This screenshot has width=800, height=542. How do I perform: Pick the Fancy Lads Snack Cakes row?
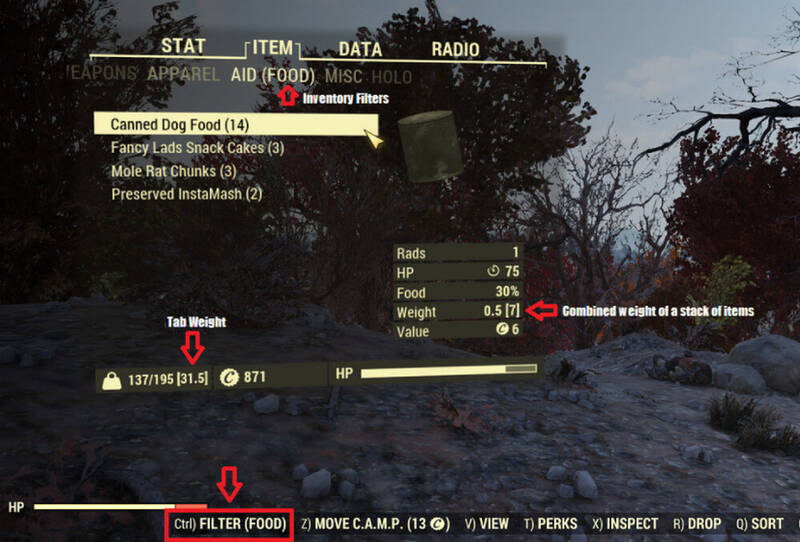[198, 148]
